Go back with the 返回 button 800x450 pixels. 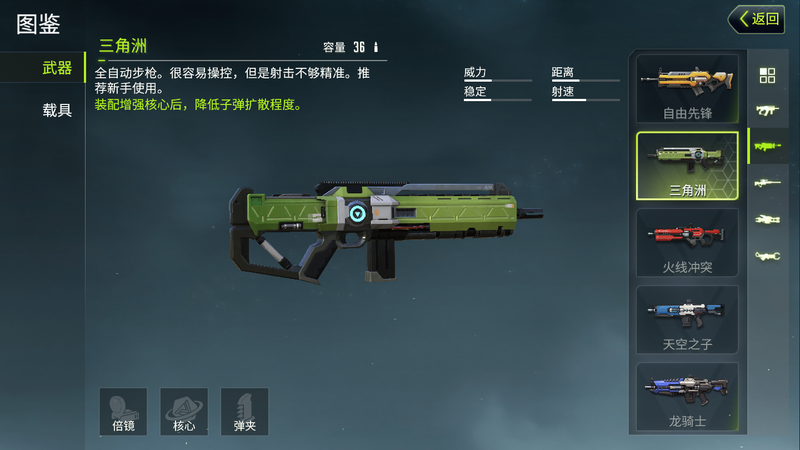(756, 18)
